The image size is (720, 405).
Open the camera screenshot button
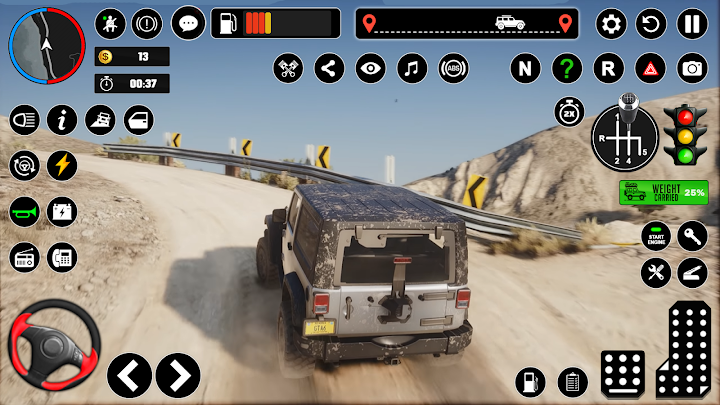tap(691, 68)
